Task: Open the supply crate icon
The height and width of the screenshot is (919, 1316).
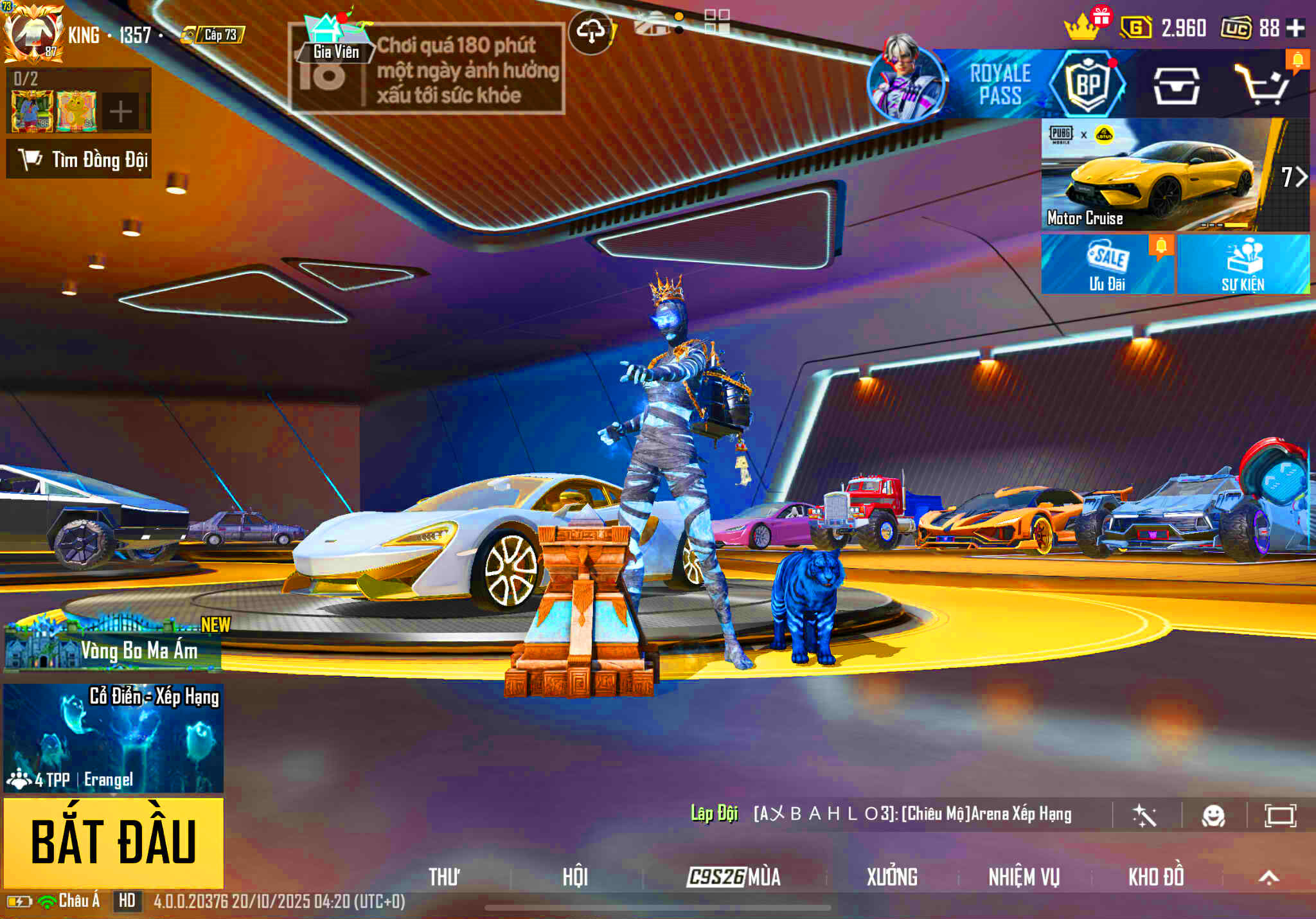Action: pos(1176,85)
